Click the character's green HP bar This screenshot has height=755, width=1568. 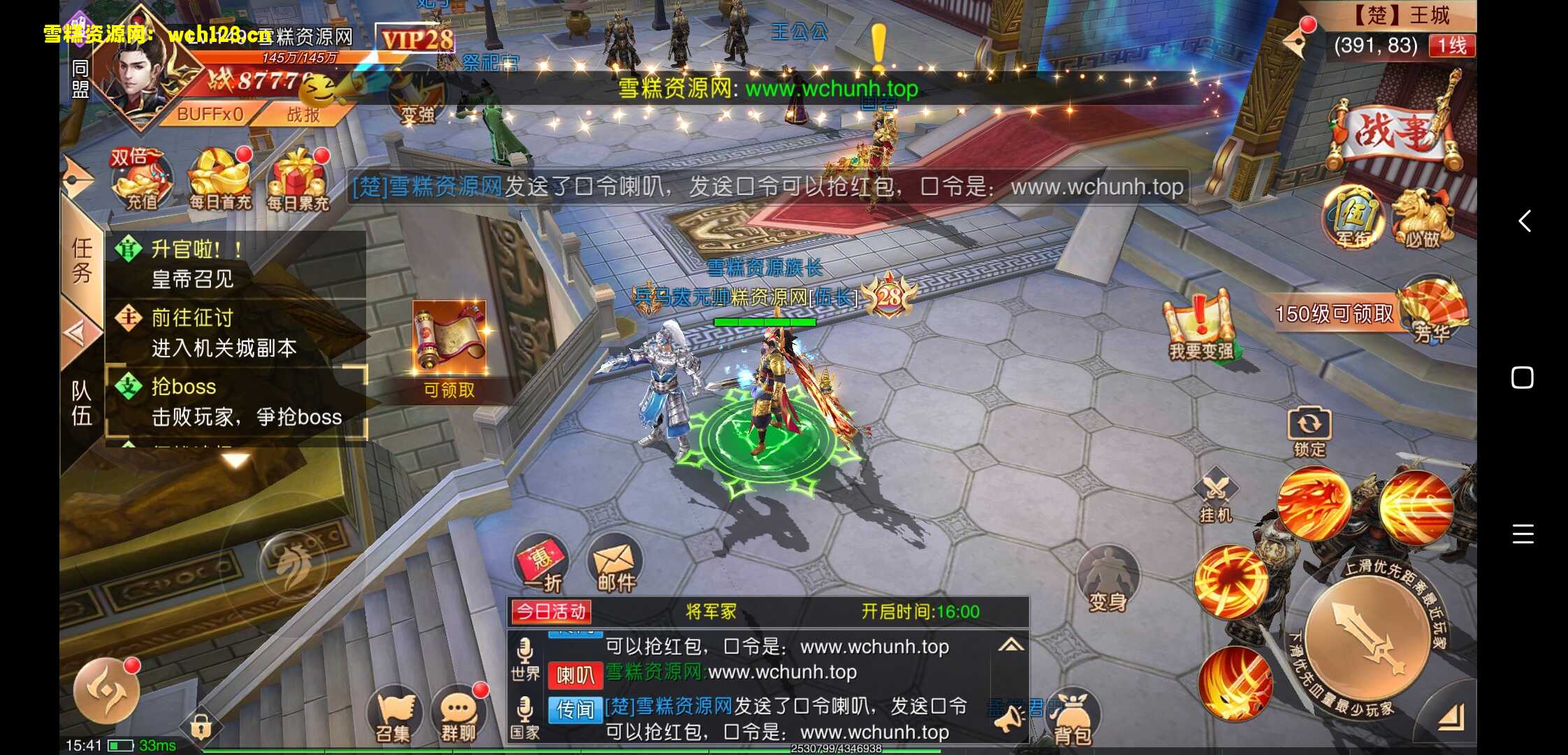pyautogui.click(x=764, y=322)
